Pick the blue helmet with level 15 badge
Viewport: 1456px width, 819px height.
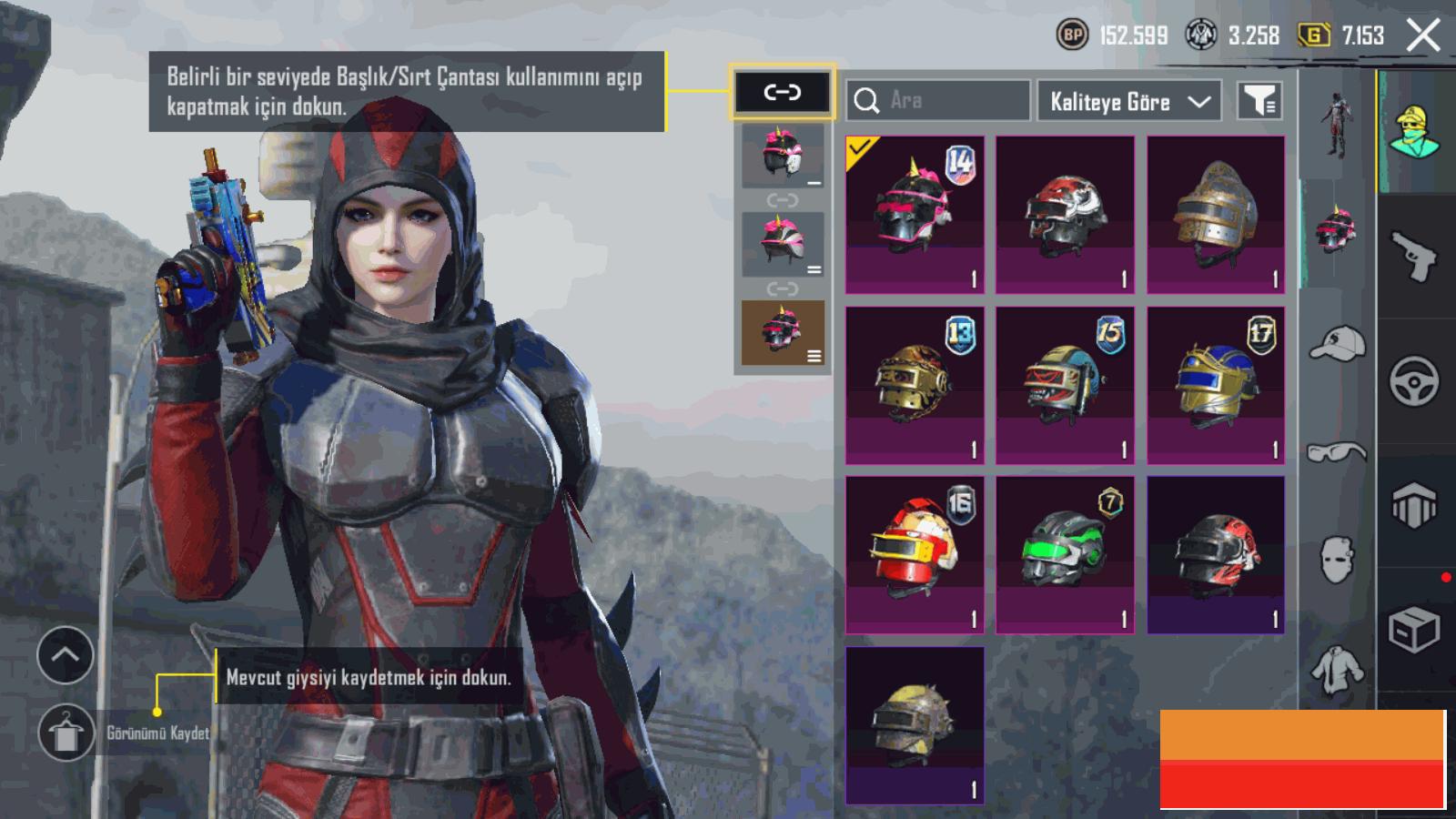coord(1065,385)
